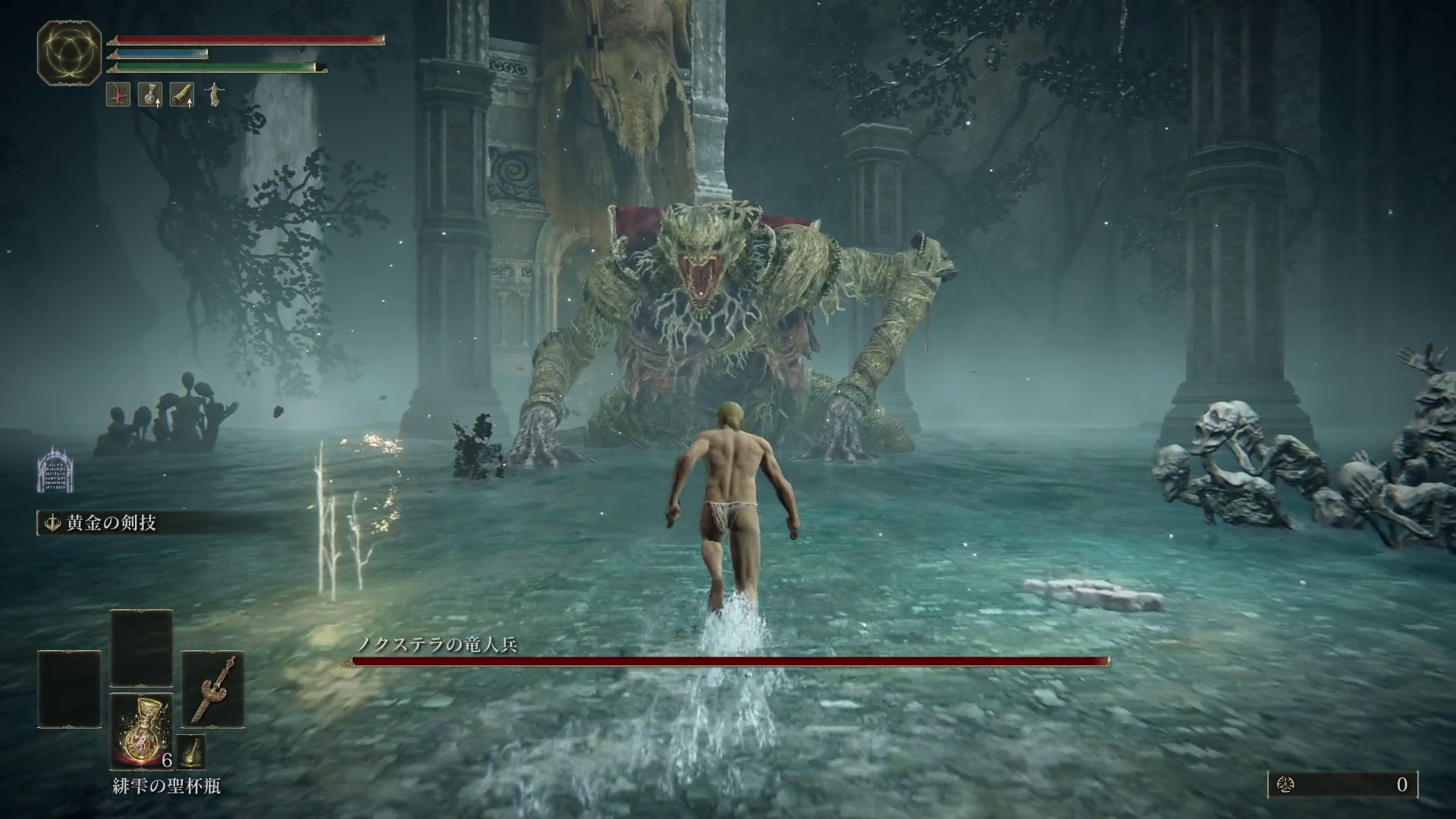Screen dimensions: 1456x819
Task: Click the 黄金の剣技 weapon skill label
Action: pyautogui.click(x=111, y=523)
